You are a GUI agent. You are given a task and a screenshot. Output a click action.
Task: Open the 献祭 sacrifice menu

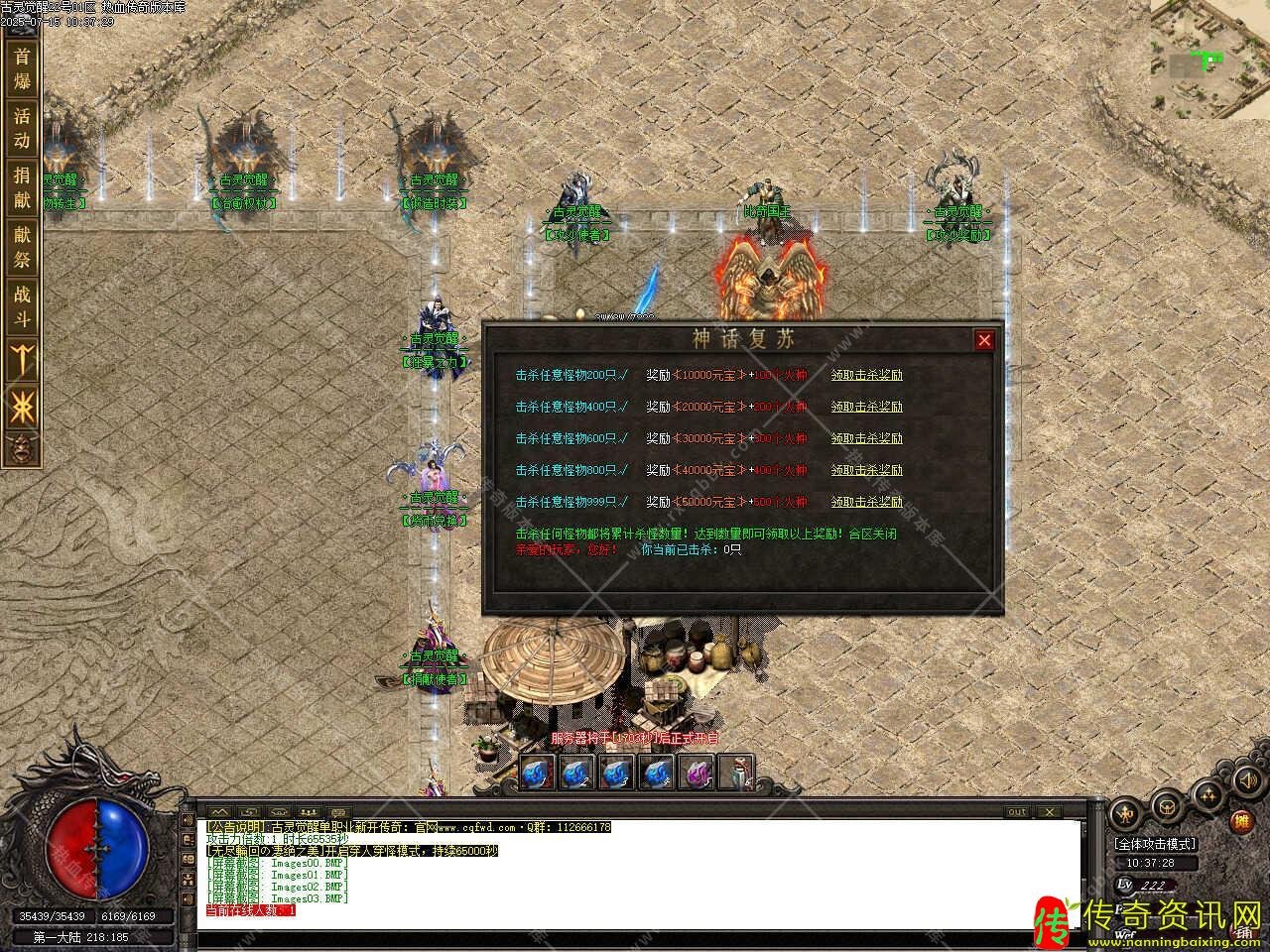pyautogui.click(x=22, y=248)
